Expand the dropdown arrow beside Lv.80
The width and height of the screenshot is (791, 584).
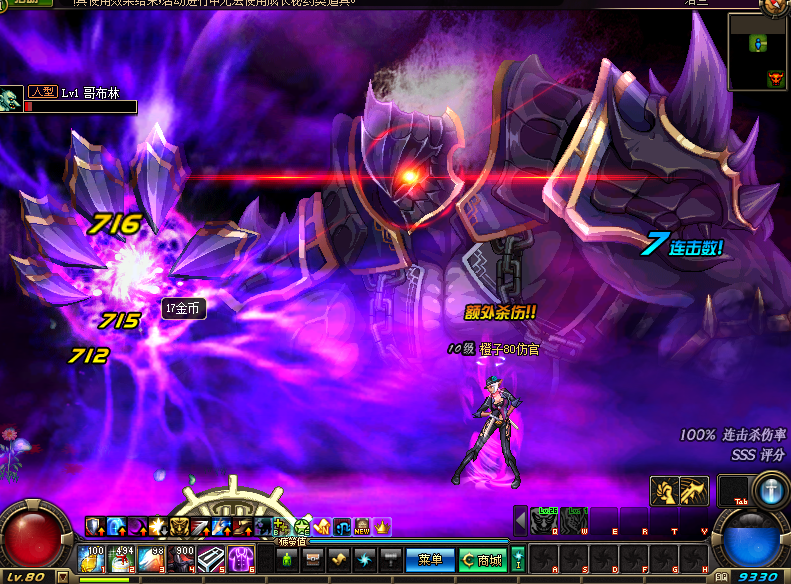click(x=63, y=577)
